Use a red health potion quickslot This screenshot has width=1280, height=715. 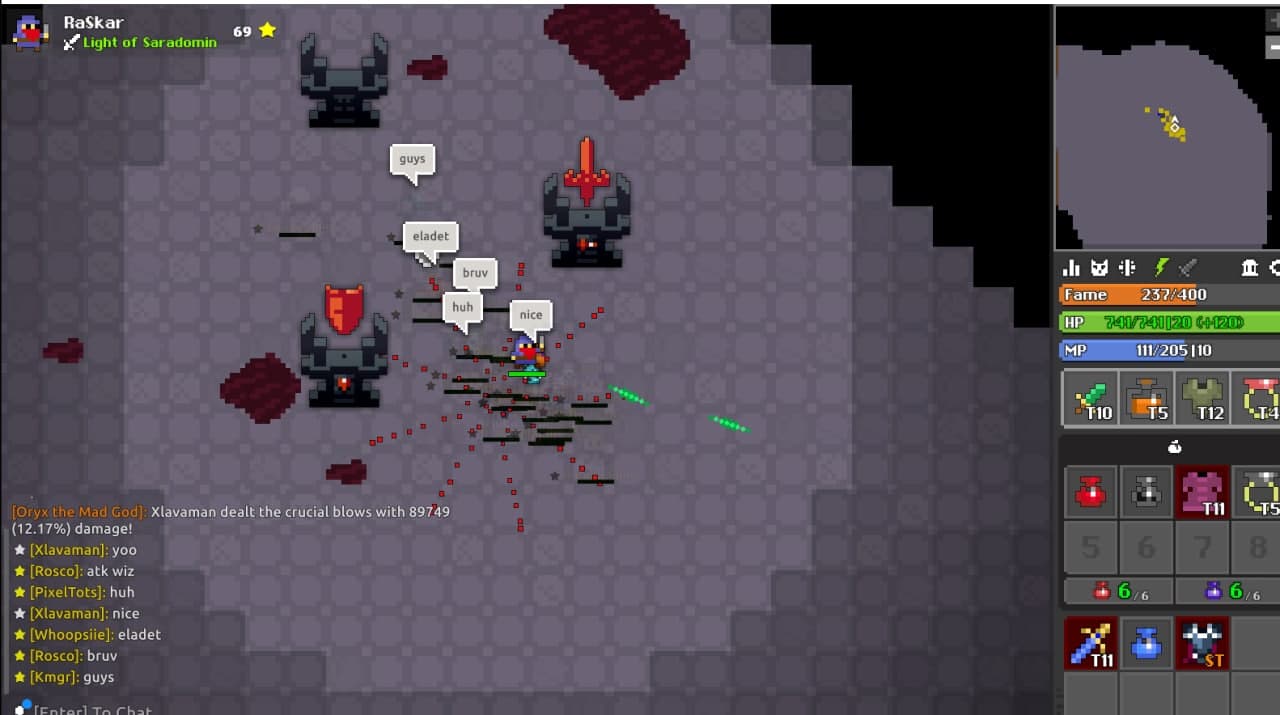[x=1117, y=591]
